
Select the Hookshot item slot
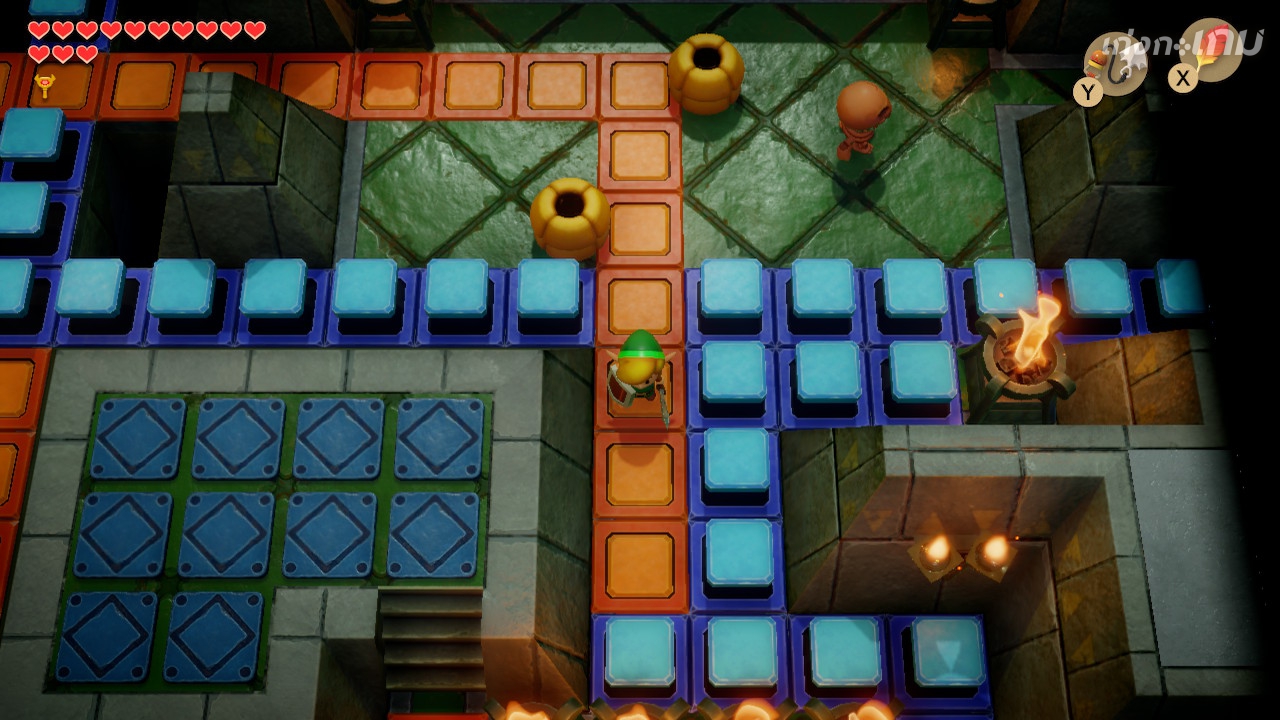(x=1114, y=62)
